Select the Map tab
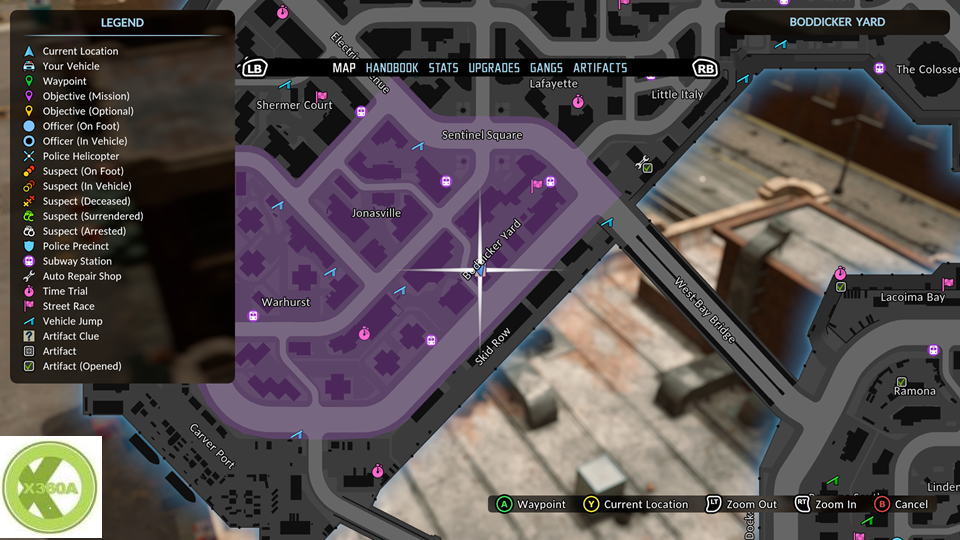 (x=344, y=68)
